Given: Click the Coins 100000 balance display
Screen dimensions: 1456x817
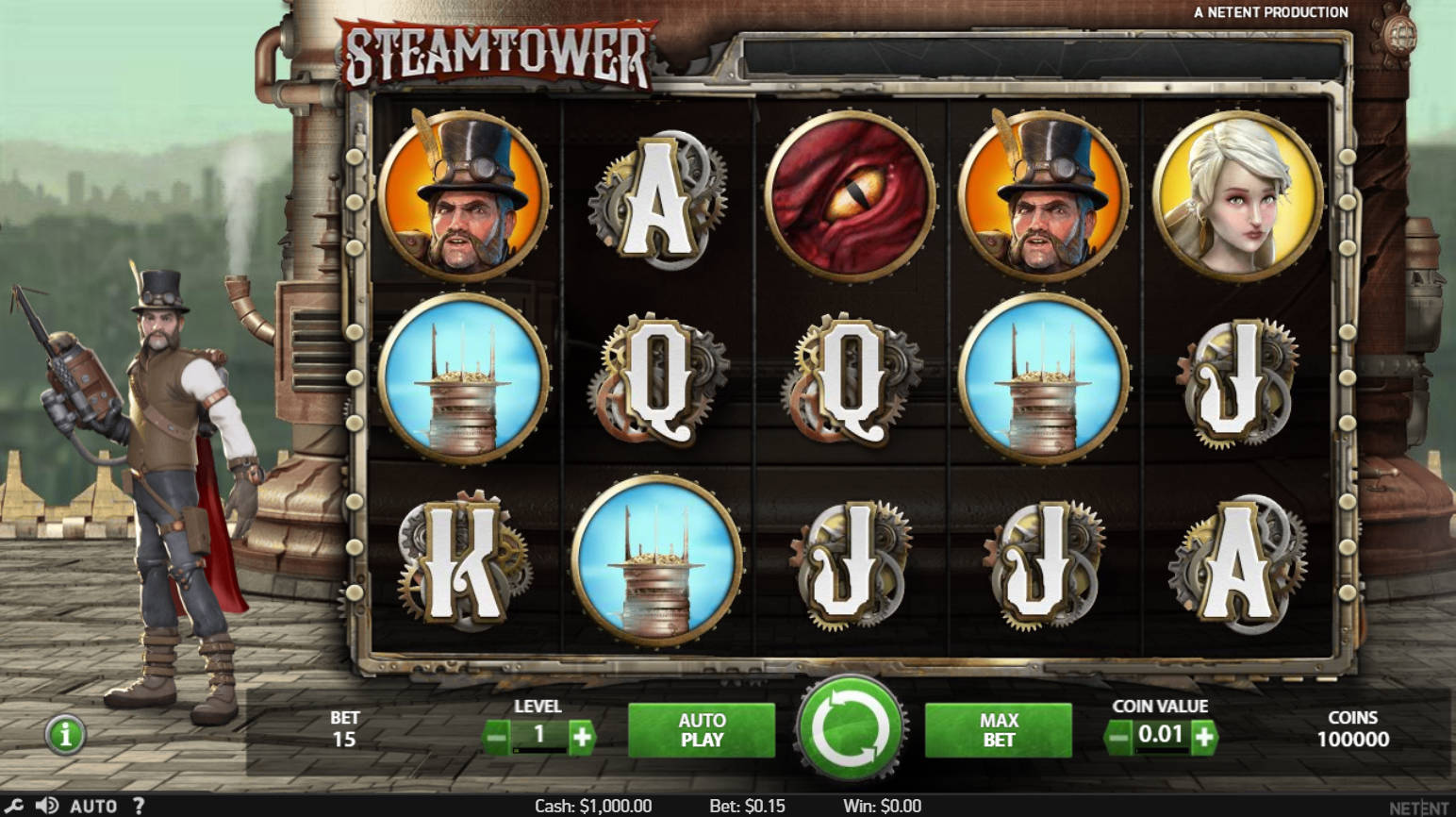Looking at the screenshot, I should pos(1353,727).
